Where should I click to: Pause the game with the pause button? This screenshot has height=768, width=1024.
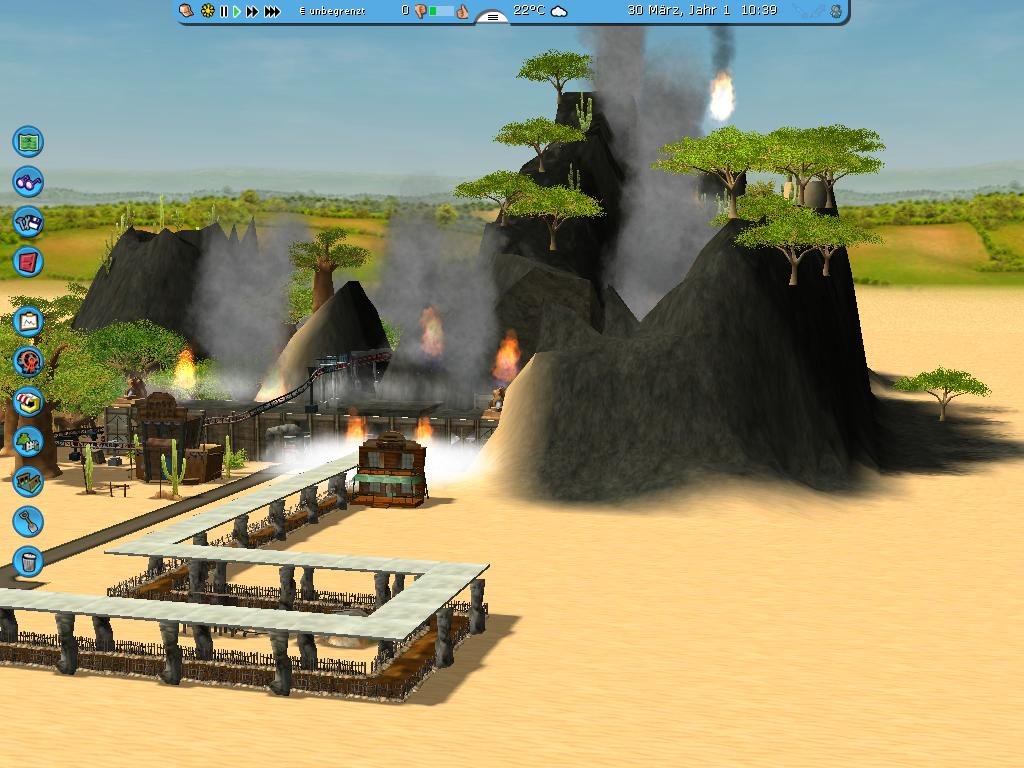pyautogui.click(x=223, y=11)
